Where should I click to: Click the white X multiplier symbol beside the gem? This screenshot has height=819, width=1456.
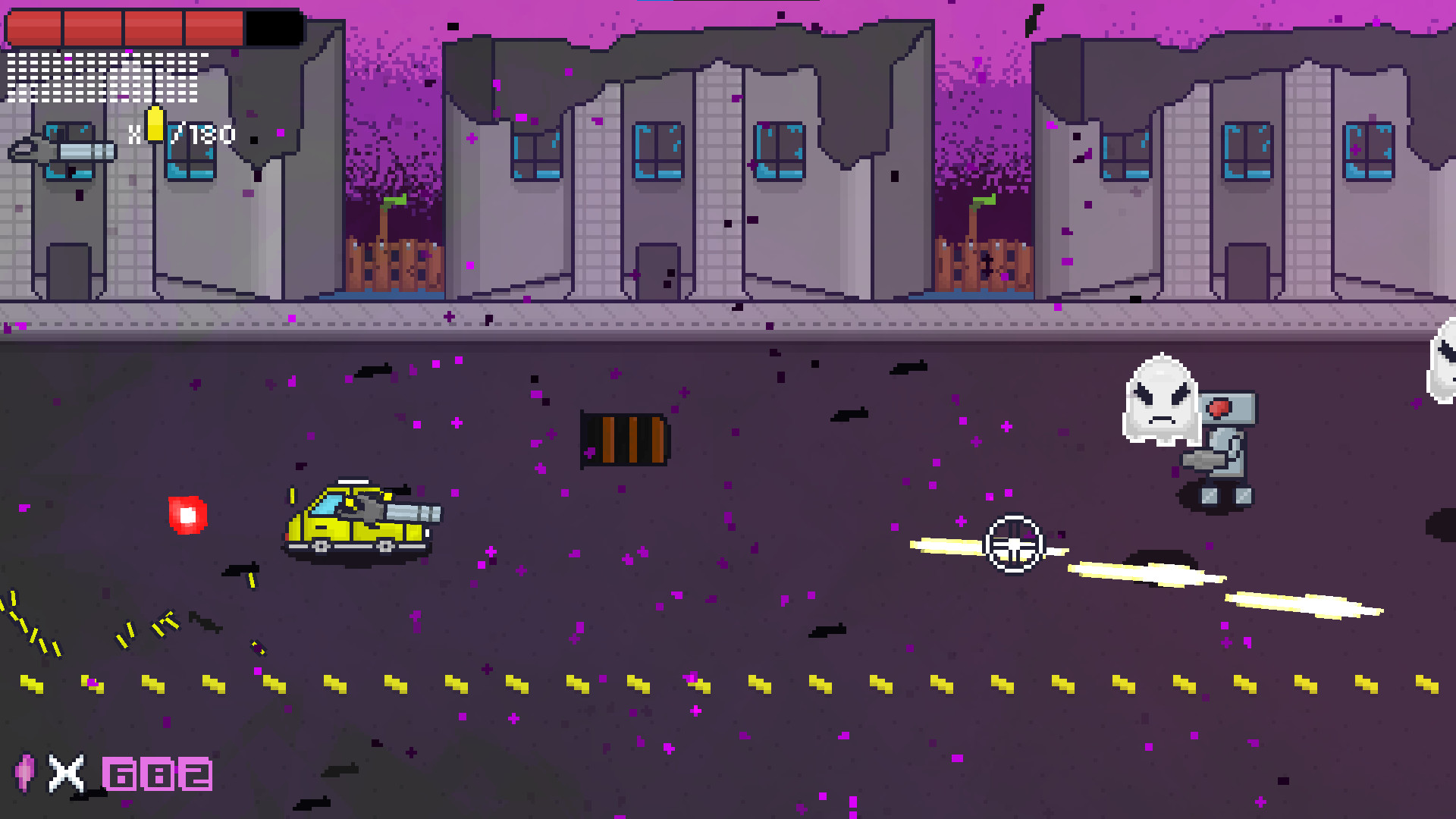[x=64, y=775]
